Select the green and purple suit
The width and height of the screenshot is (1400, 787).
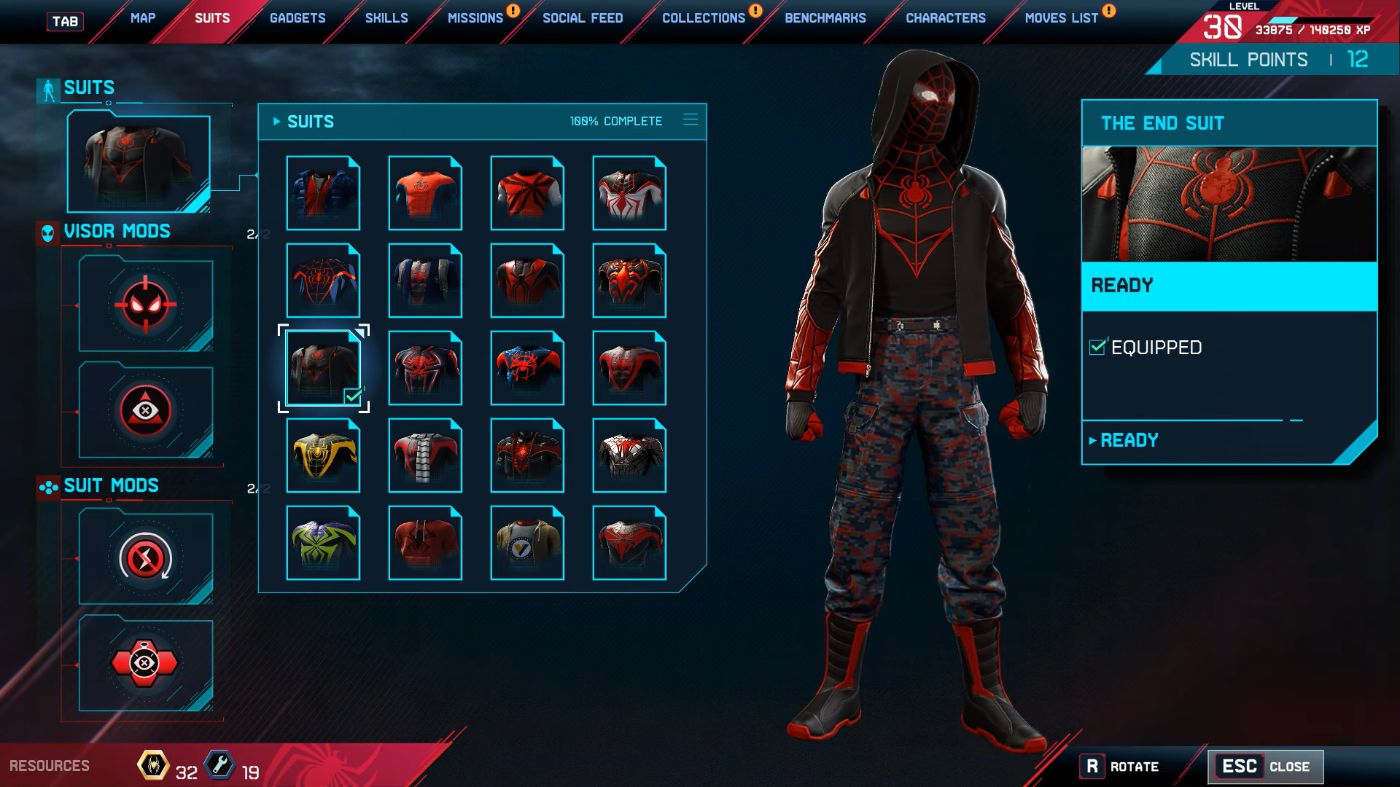[x=323, y=543]
